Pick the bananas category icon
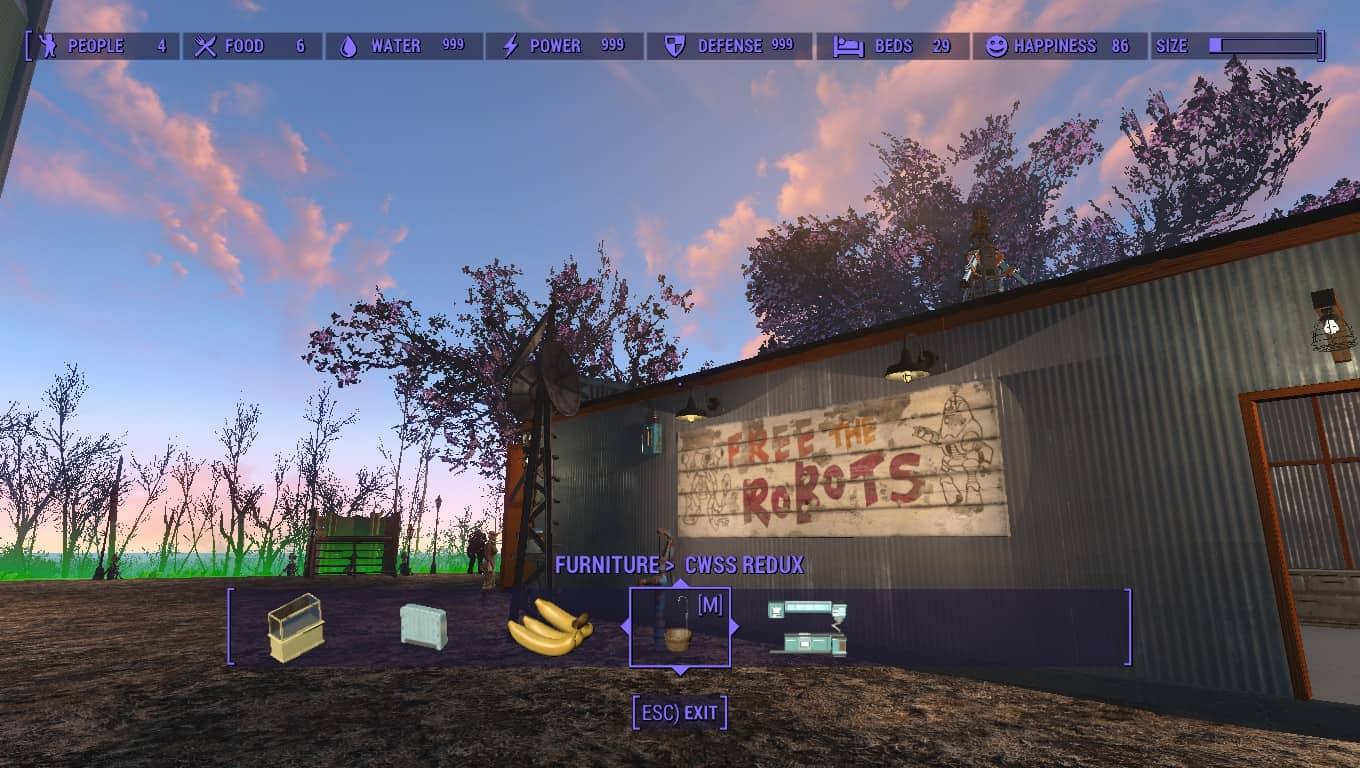Viewport: 1360px width, 768px height. pyautogui.click(x=550, y=628)
